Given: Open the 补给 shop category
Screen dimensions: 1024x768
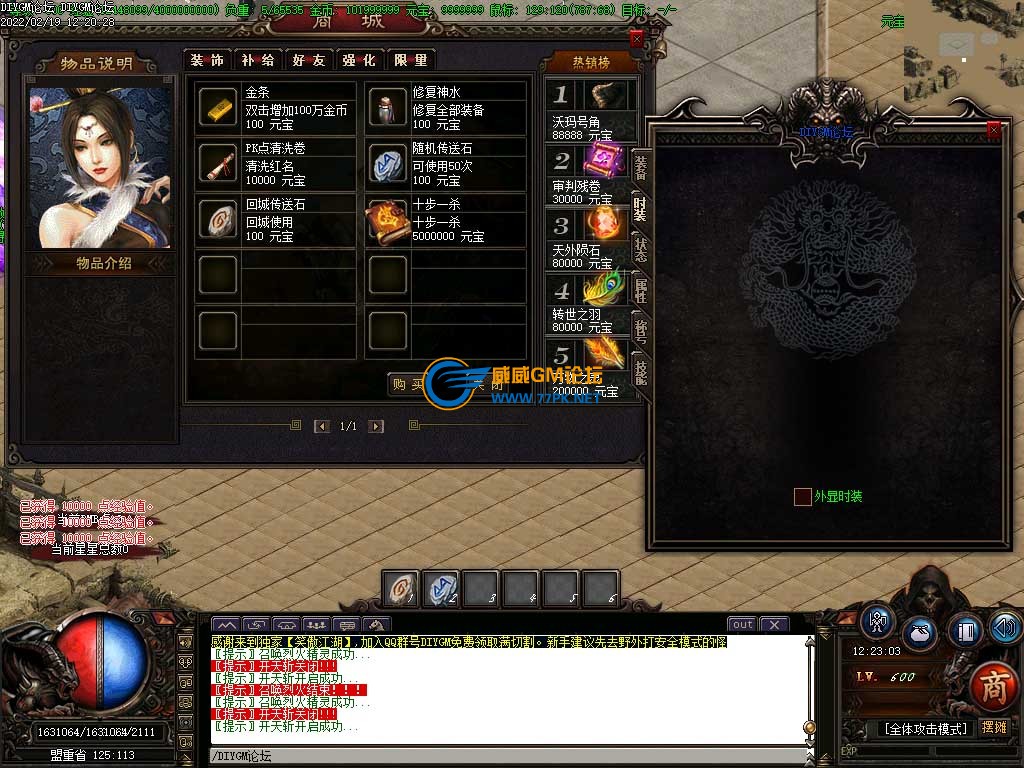Looking at the screenshot, I should click(258, 60).
